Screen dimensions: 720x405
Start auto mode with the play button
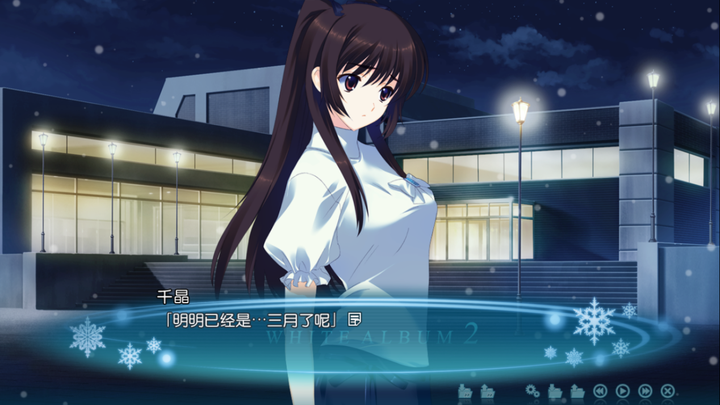[x=622, y=390]
